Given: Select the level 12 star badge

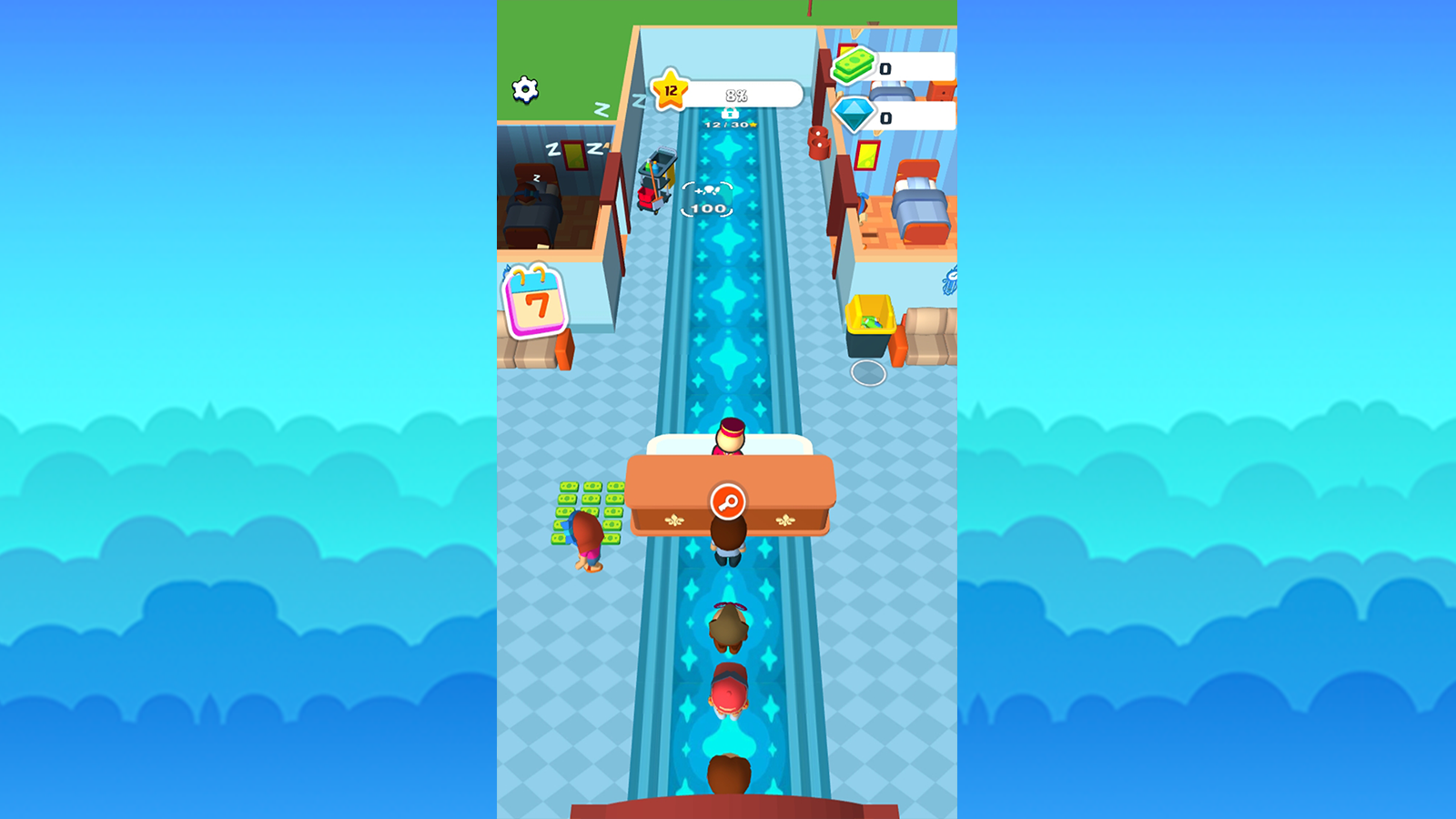Looking at the screenshot, I should [x=671, y=90].
